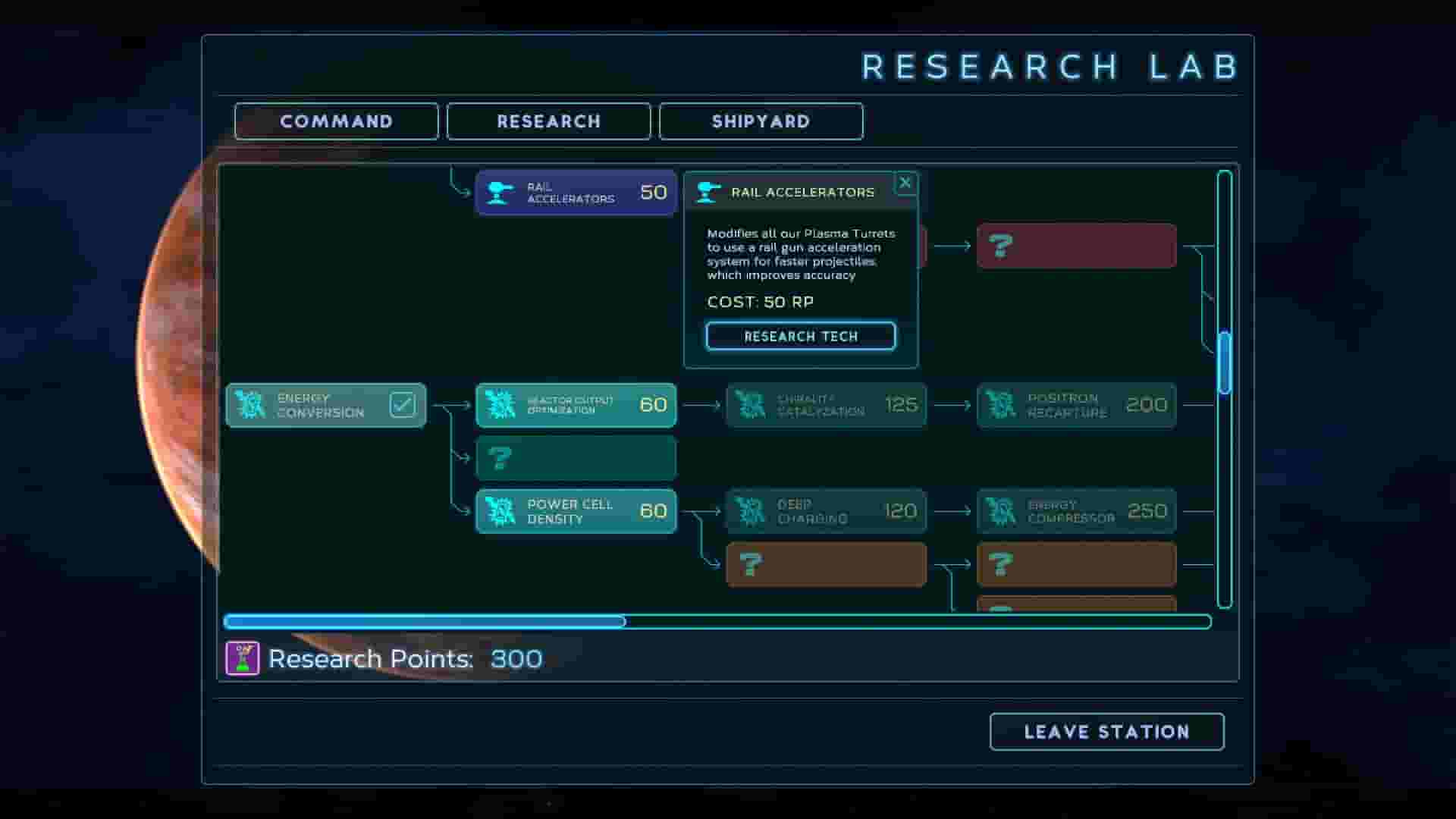Click the Power Cell Density icon
This screenshot has width=1456, height=819.
[x=500, y=511]
